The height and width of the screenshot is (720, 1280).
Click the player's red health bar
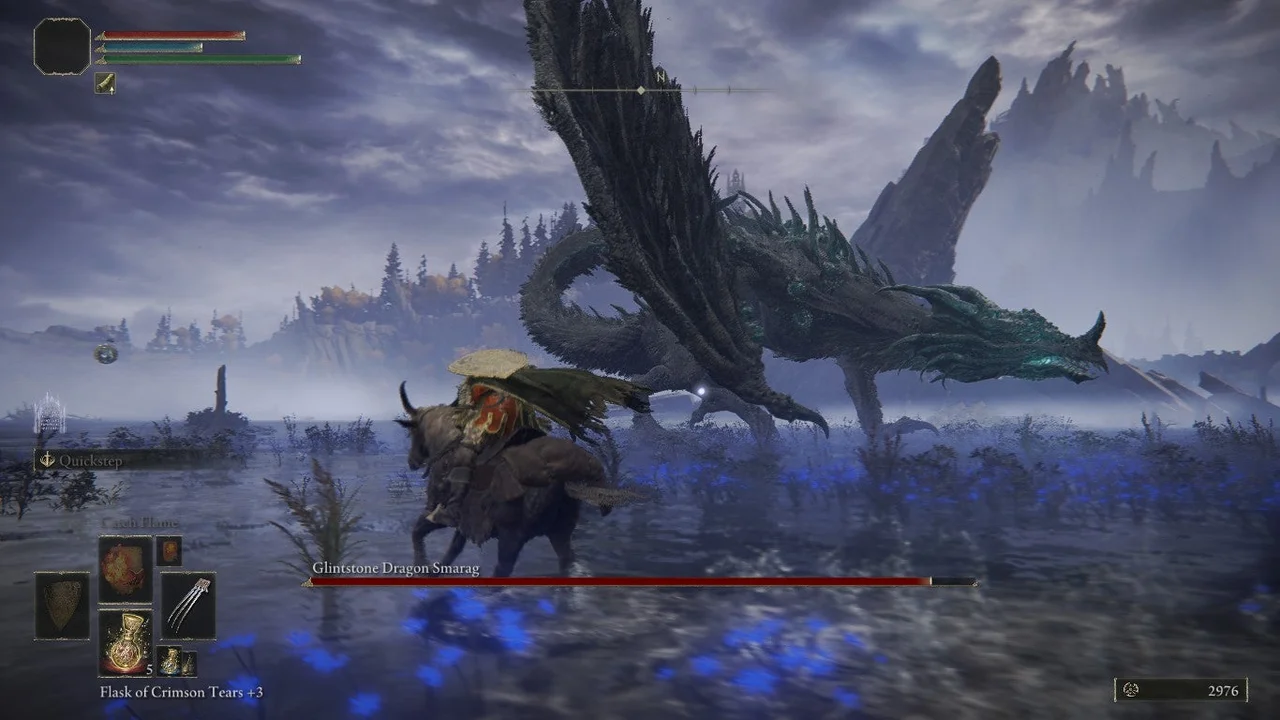click(x=170, y=33)
